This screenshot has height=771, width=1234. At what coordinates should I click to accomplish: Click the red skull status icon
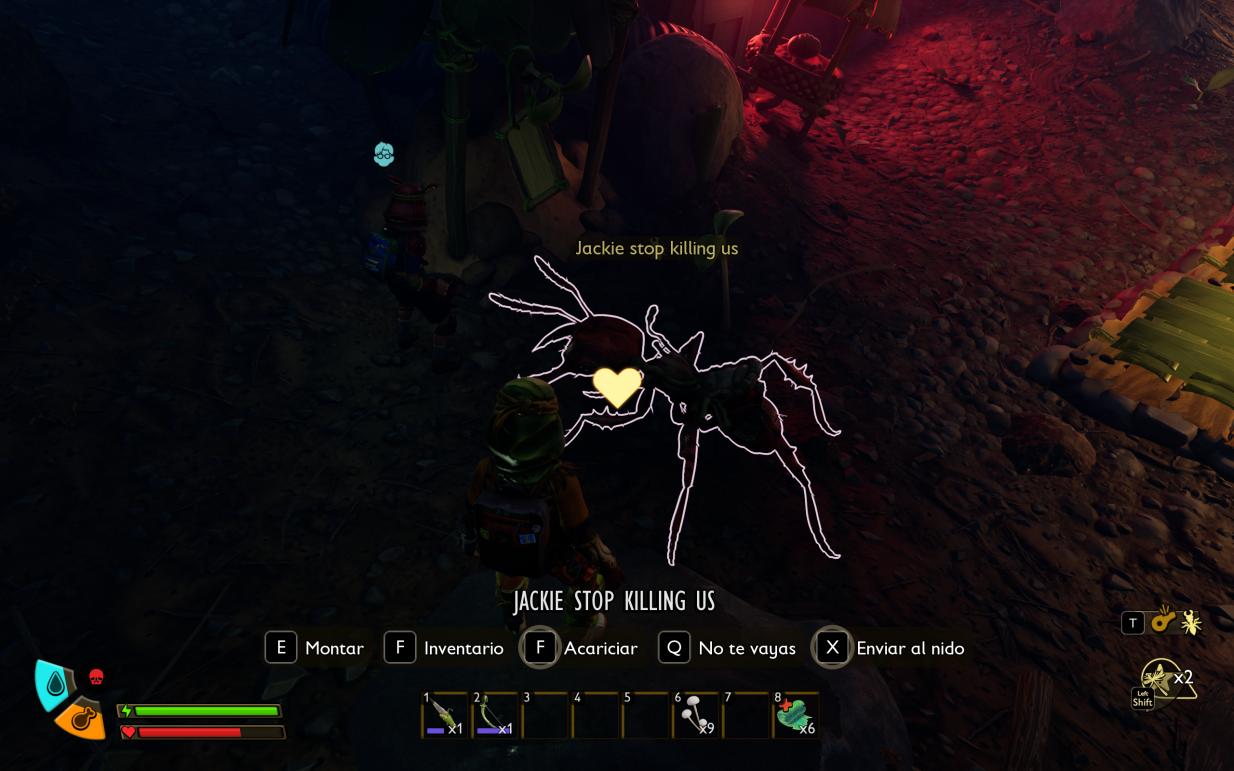[x=96, y=677]
